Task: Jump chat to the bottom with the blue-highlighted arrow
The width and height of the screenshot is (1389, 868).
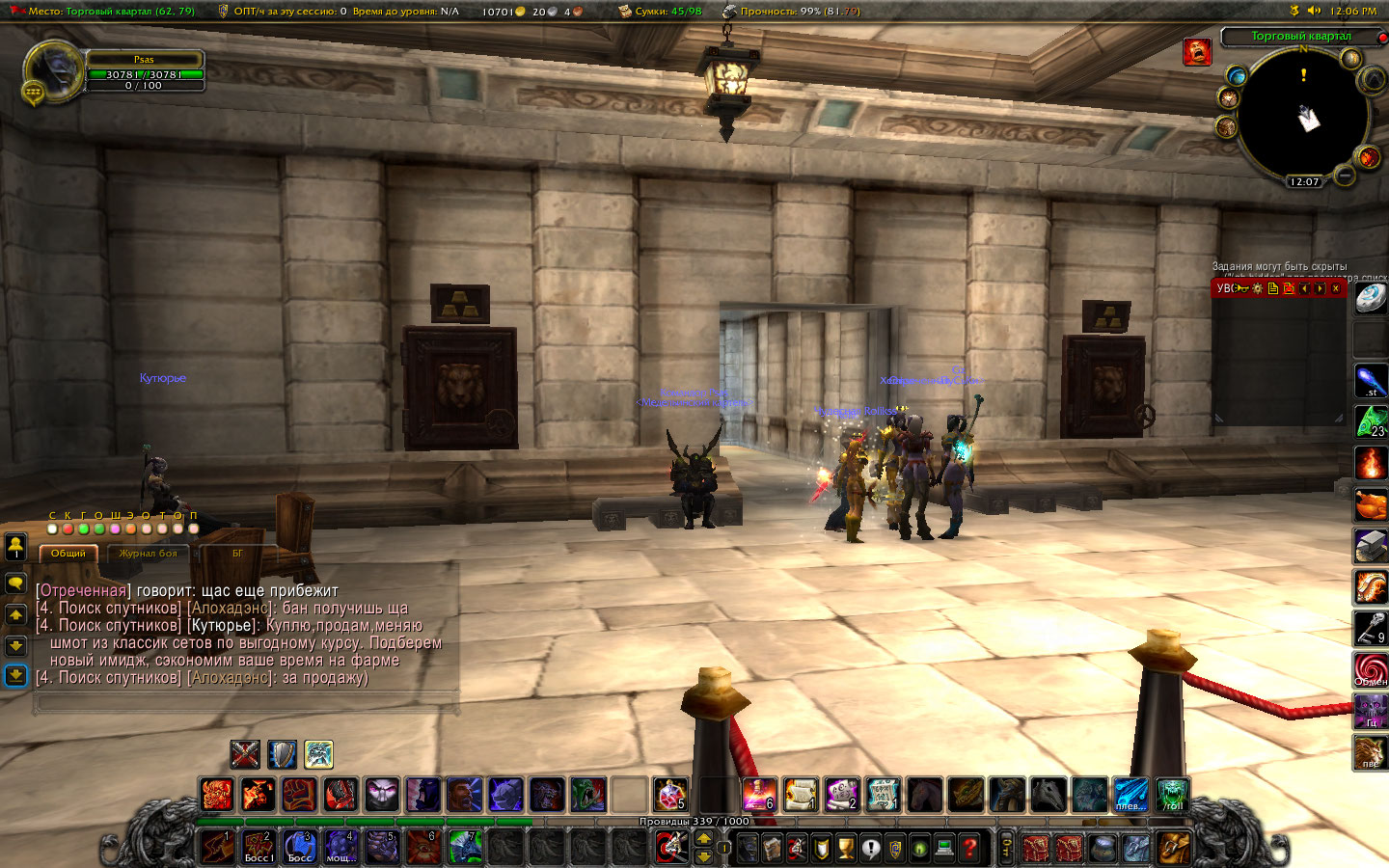Action: [x=15, y=675]
